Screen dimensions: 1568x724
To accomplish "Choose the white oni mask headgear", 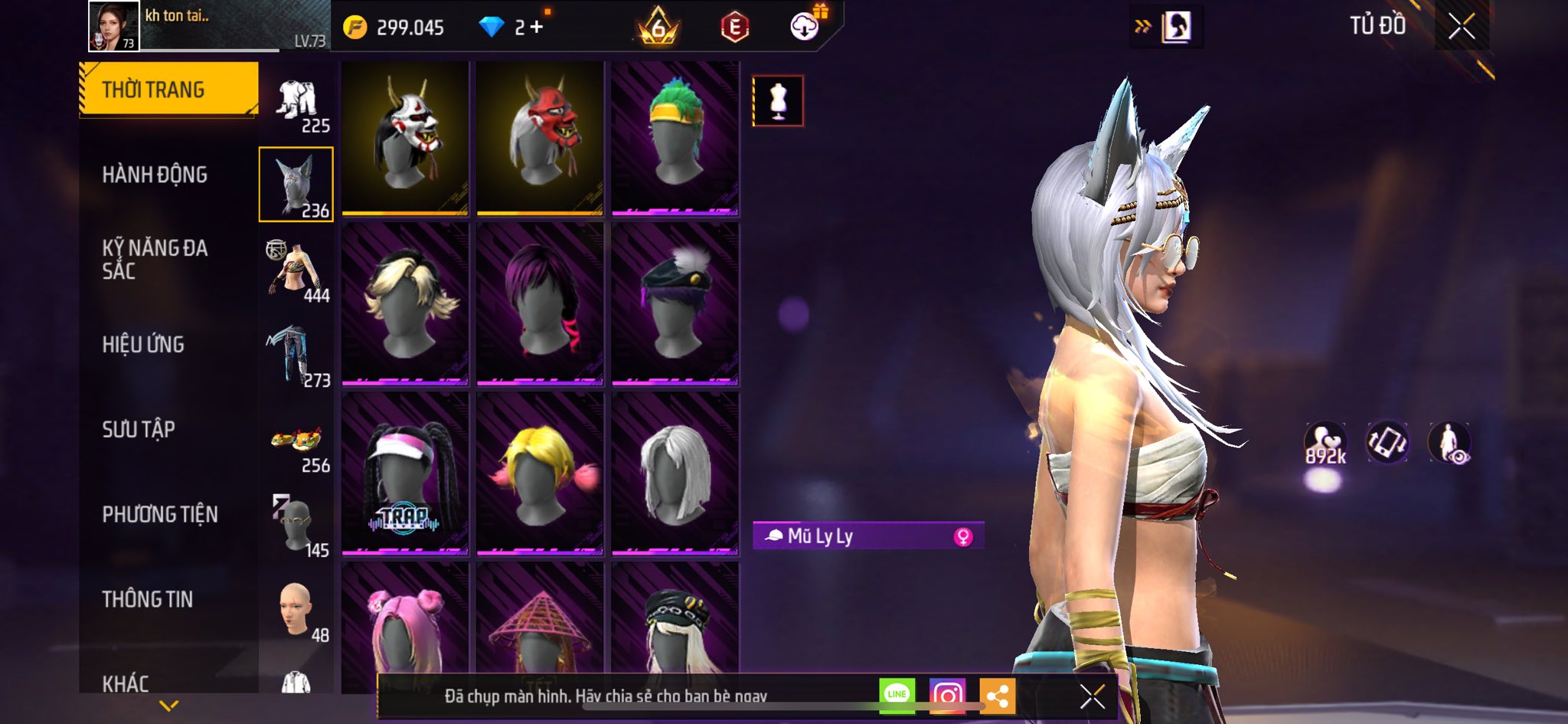I will pyautogui.click(x=405, y=138).
